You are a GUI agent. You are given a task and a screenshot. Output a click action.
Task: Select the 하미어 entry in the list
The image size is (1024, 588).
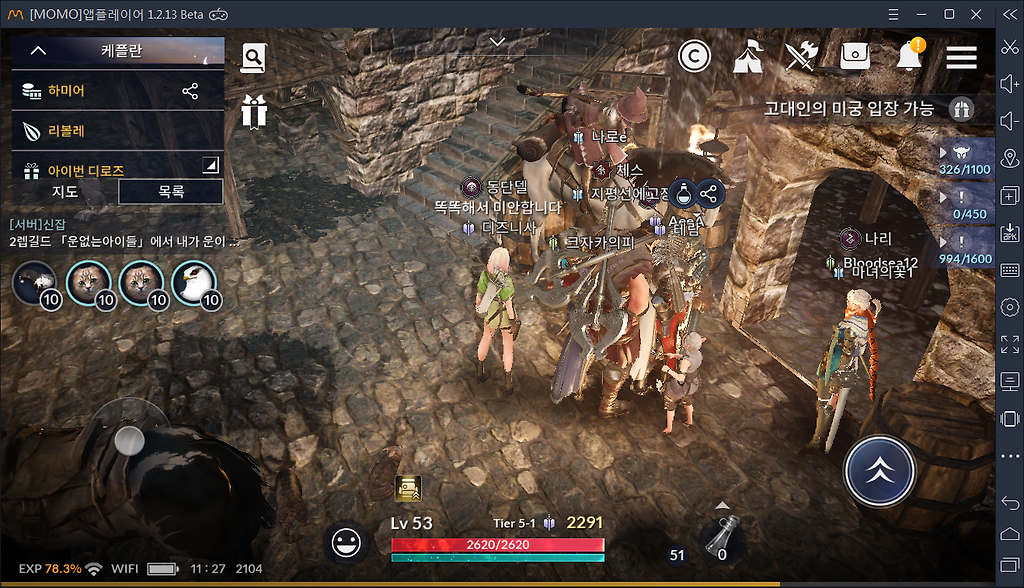tap(67, 91)
